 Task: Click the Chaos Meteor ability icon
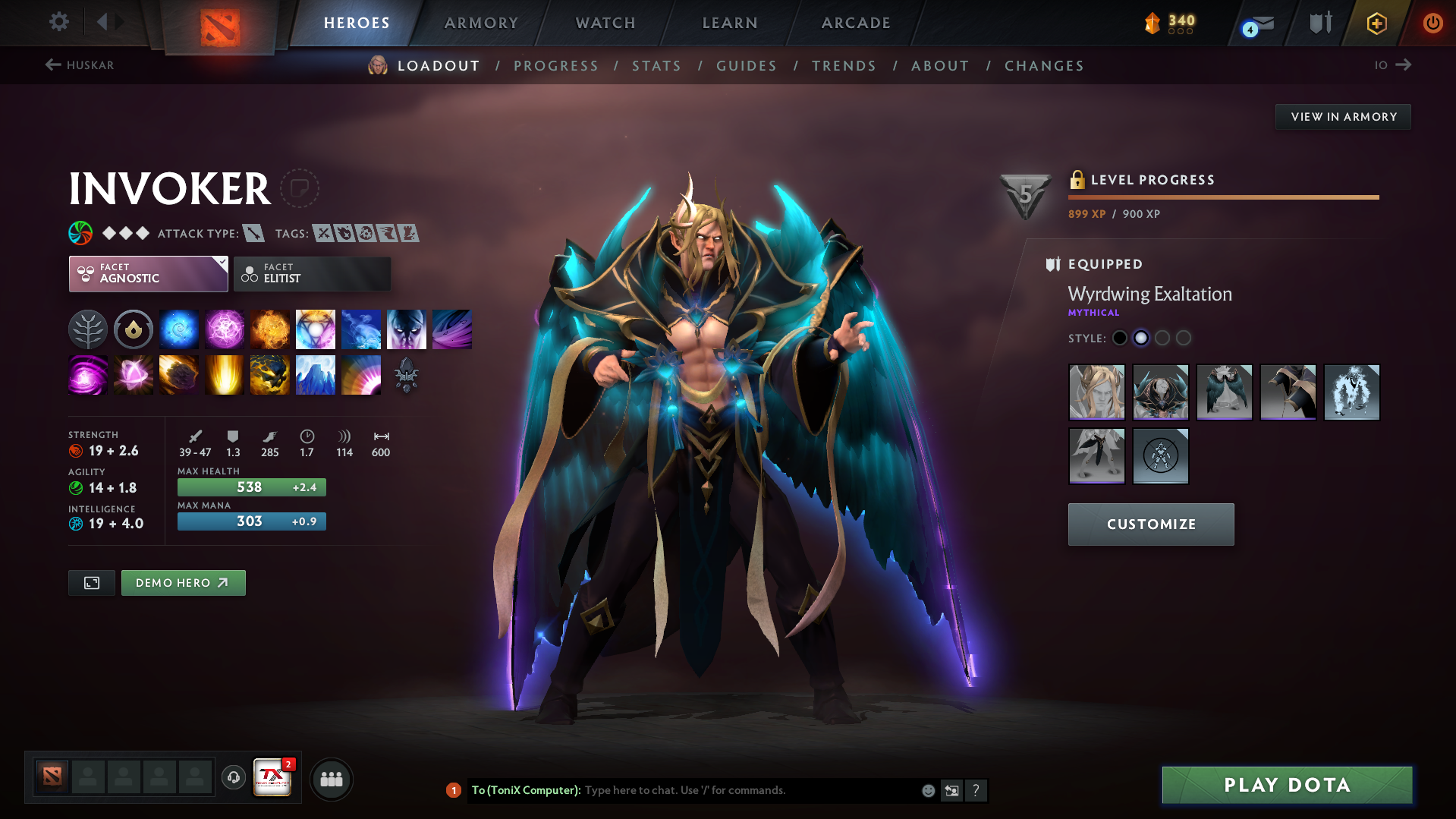179,374
